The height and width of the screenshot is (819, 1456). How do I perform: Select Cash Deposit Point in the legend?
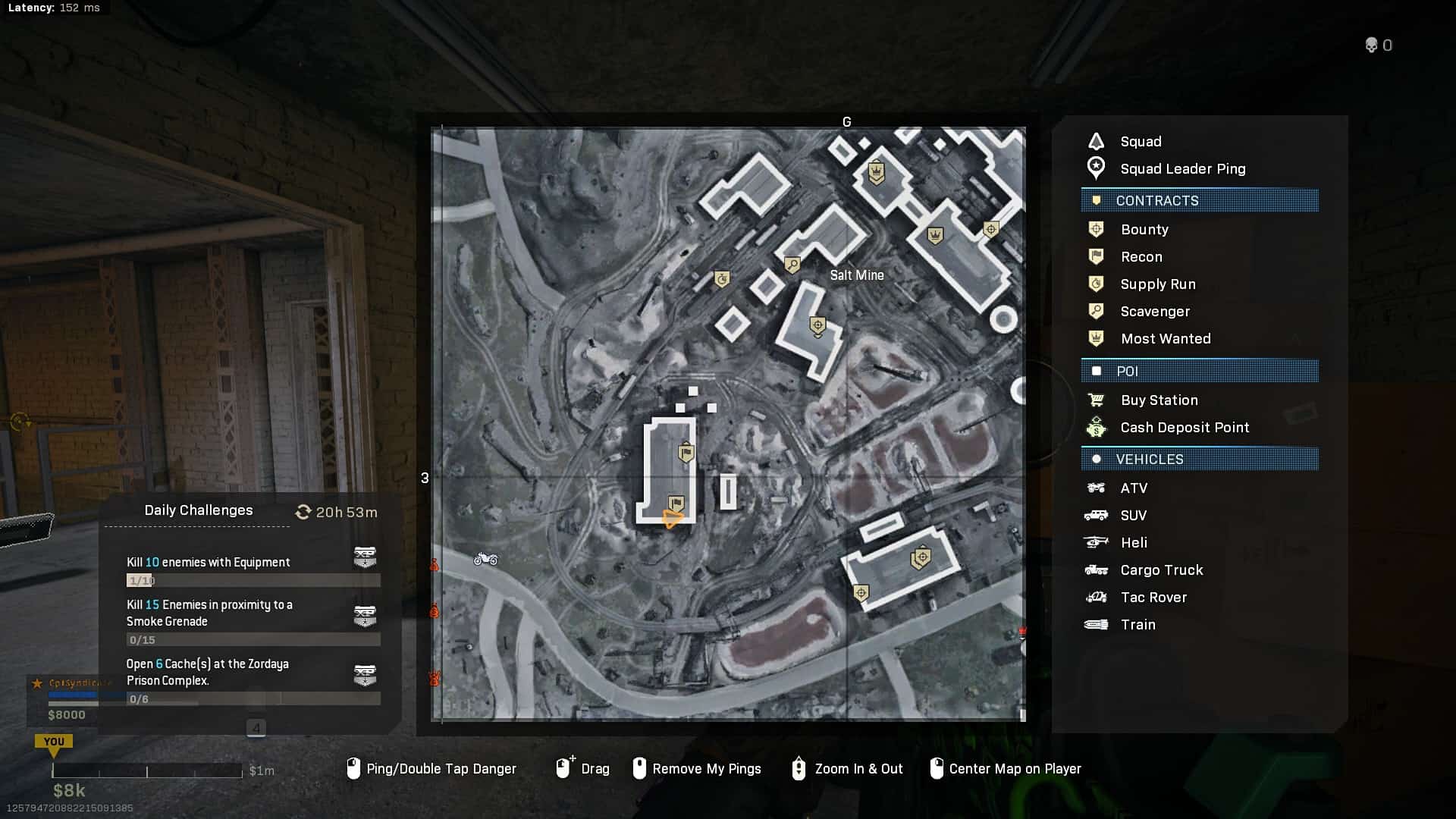[1184, 428]
